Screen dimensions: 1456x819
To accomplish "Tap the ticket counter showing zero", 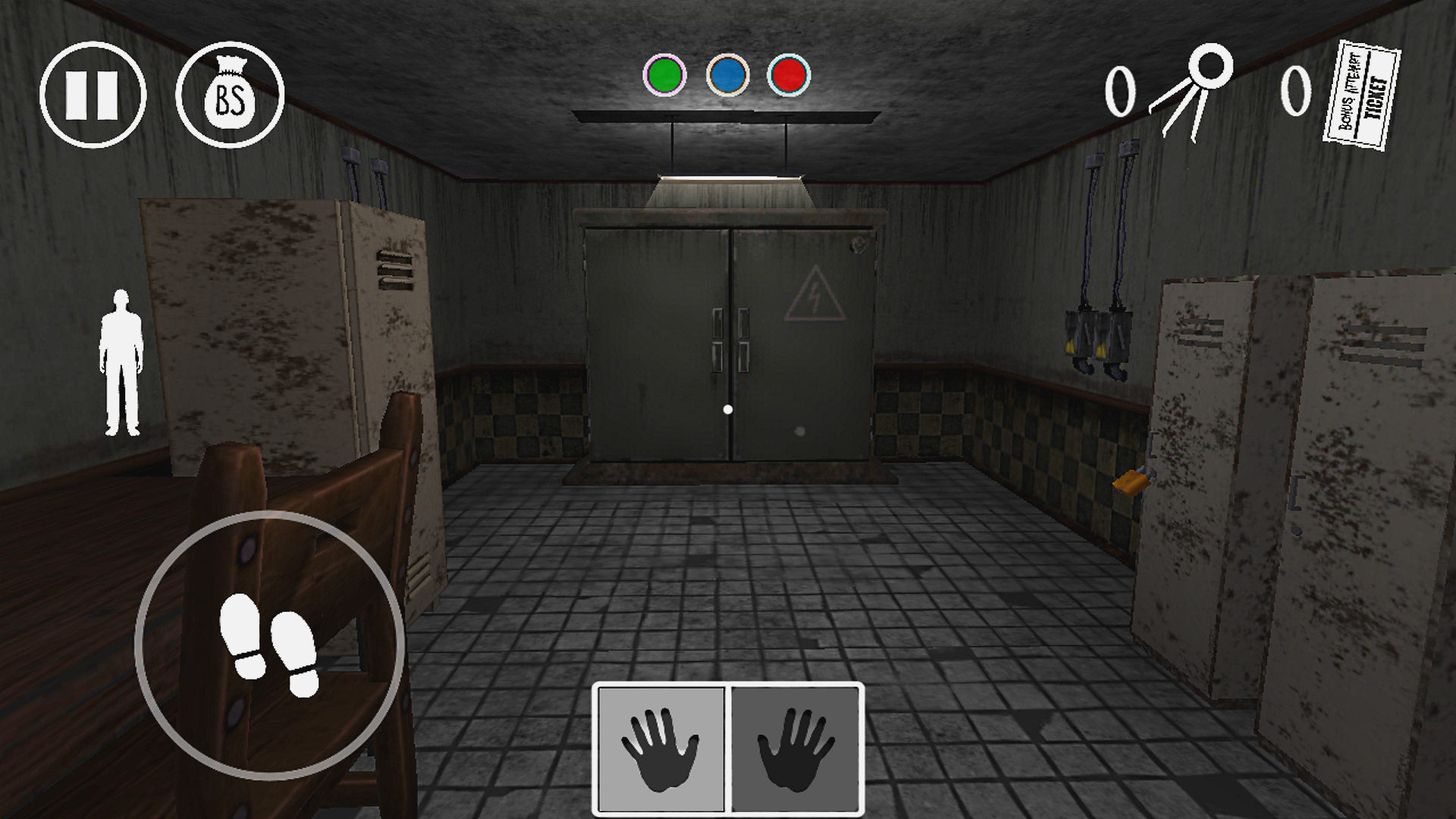I will [1294, 91].
